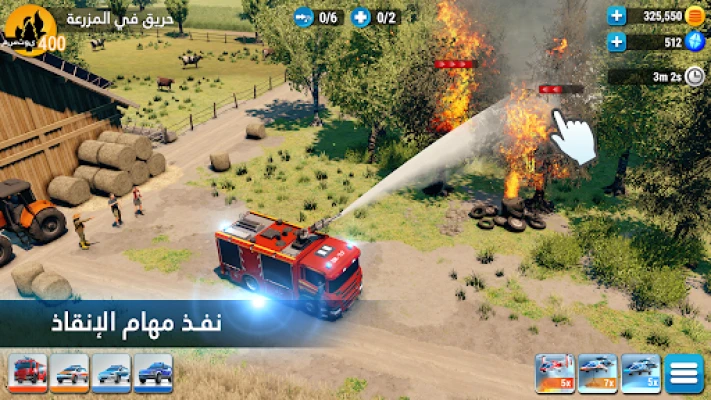Select the orange-striped emergency car slot

(x=69, y=372)
